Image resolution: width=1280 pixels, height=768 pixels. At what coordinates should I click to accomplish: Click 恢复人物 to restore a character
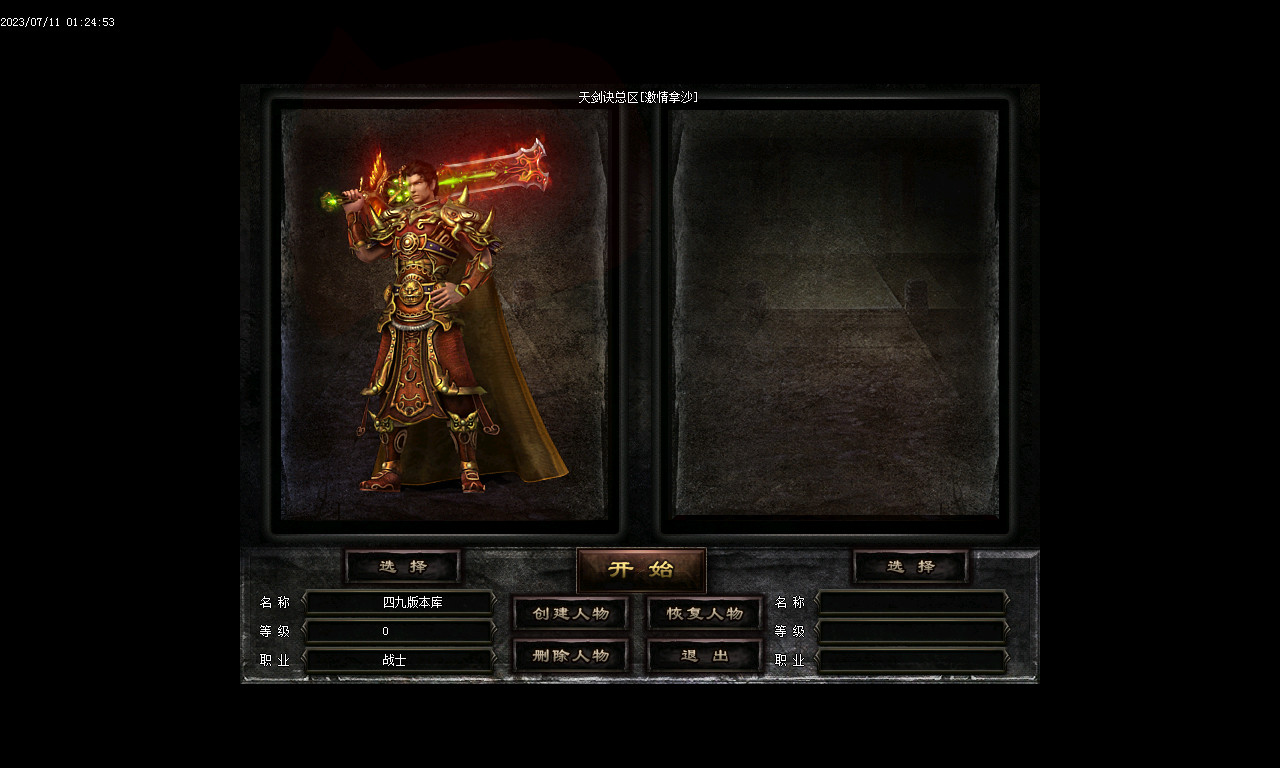[x=705, y=613]
